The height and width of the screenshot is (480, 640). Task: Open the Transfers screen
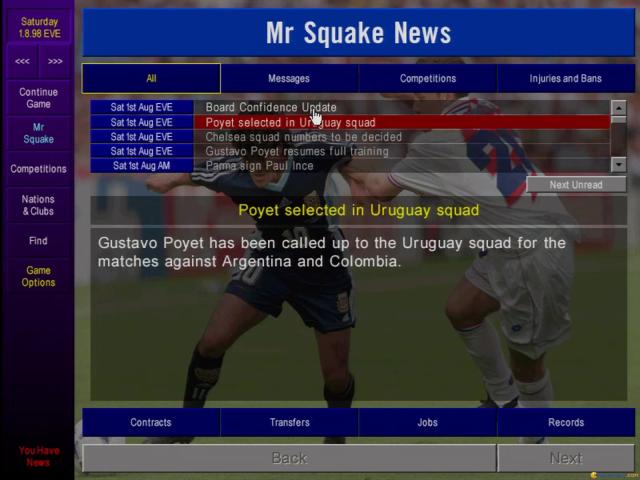(x=289, y=422)
